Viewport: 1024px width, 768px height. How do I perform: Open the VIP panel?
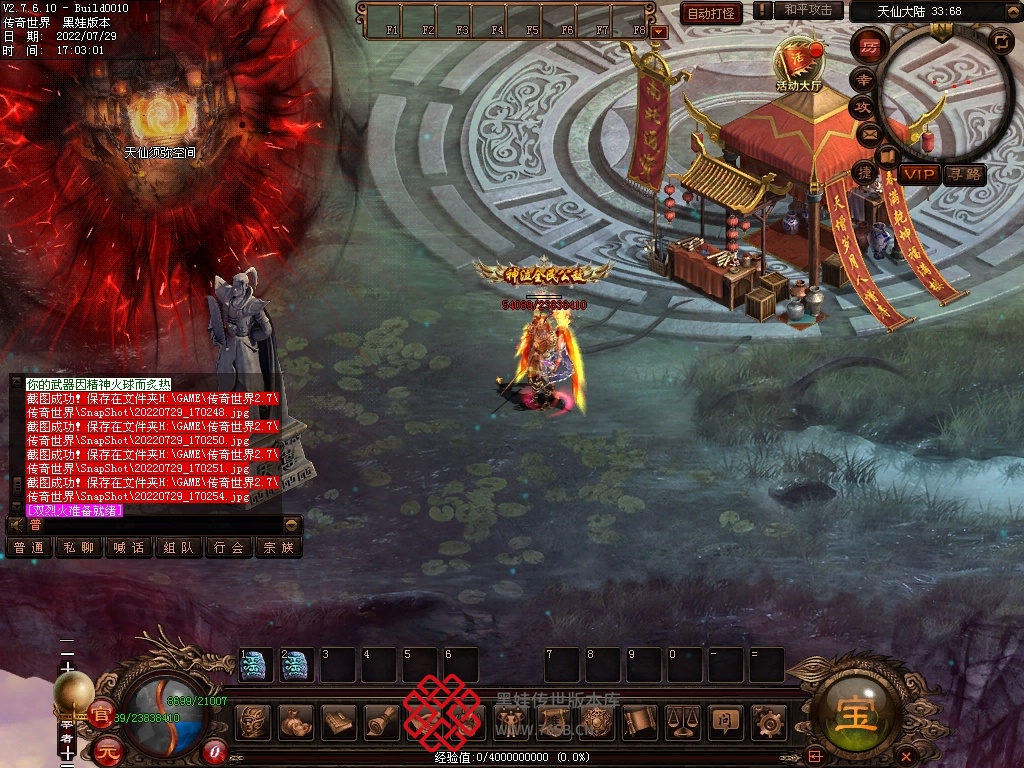pos(919,174)
